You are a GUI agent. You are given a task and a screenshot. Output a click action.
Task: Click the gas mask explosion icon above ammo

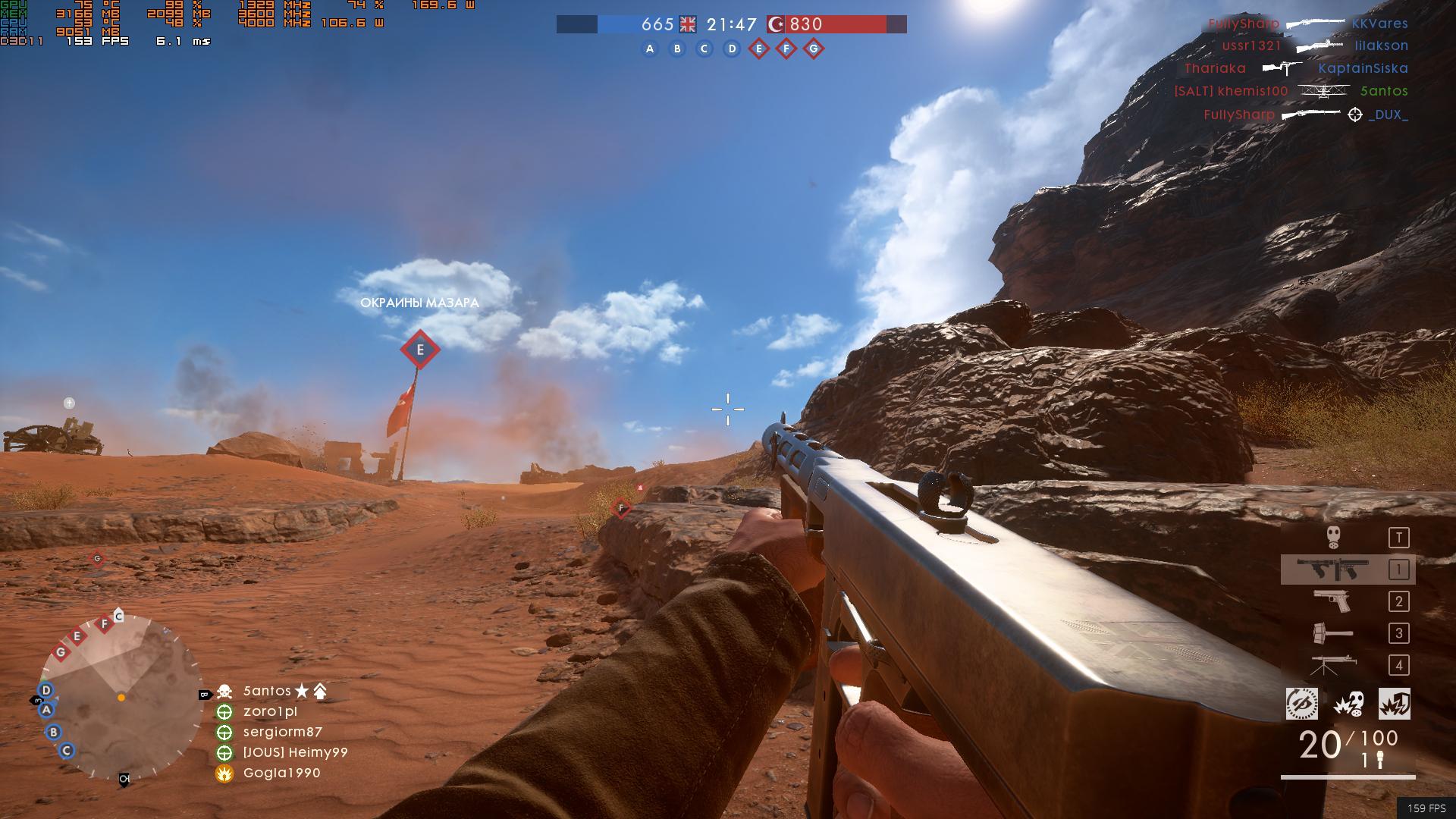point(1348,704)
